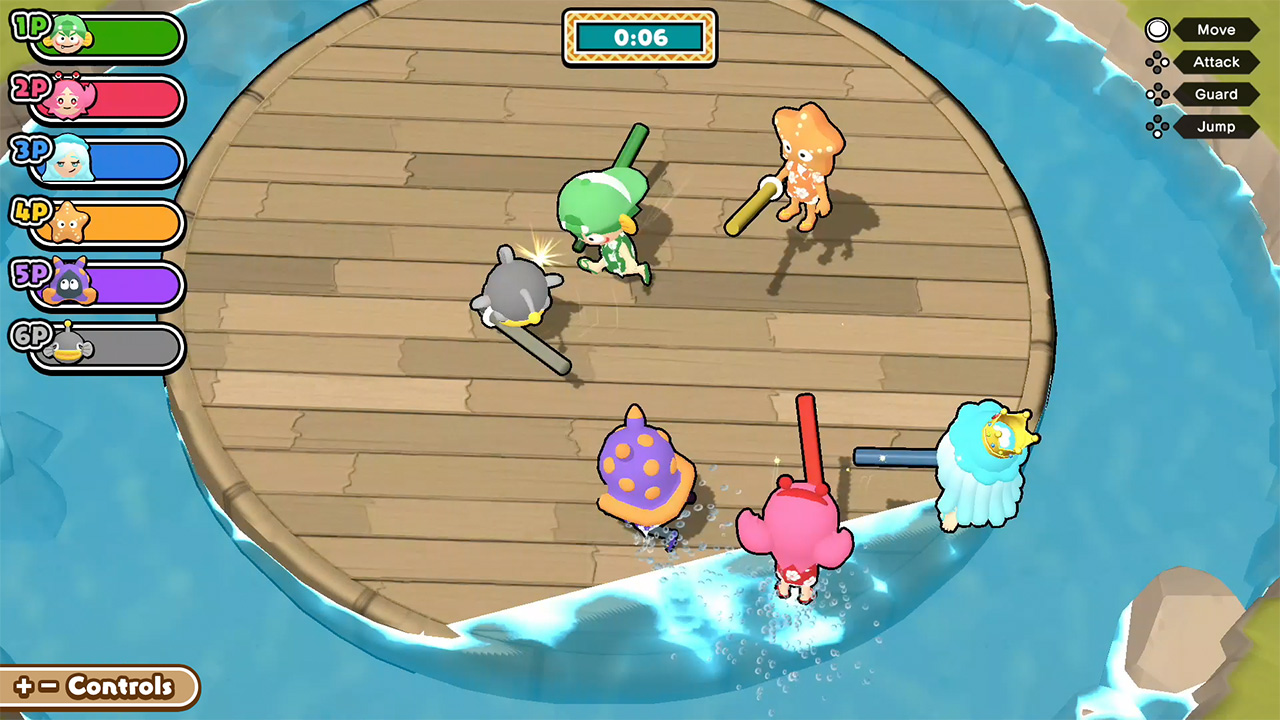Click the Move control label
This screenshot has height=720, width=1280.
(1216, 29)
